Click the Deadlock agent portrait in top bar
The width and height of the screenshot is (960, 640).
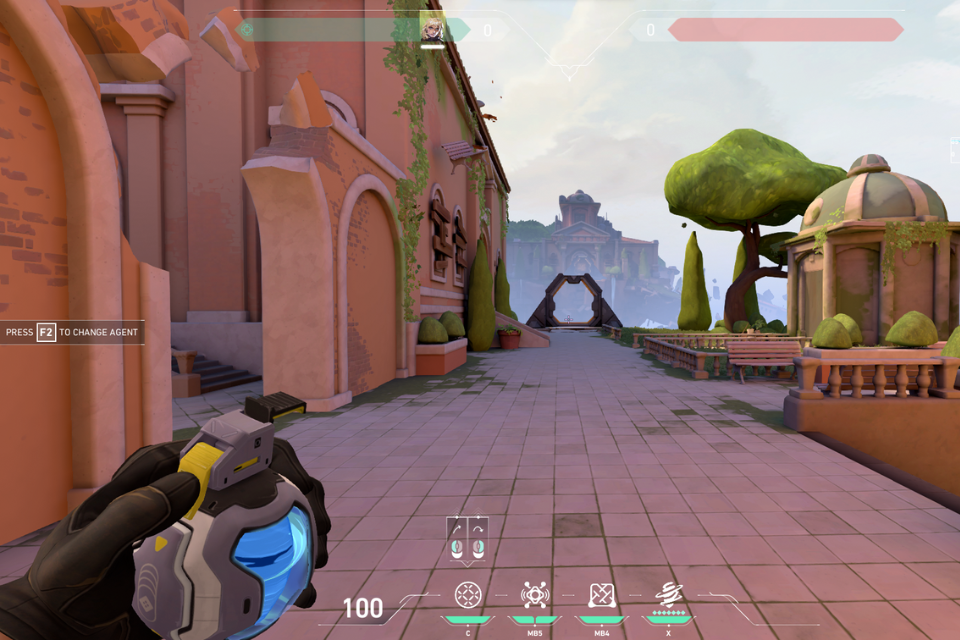coord(432,29)
